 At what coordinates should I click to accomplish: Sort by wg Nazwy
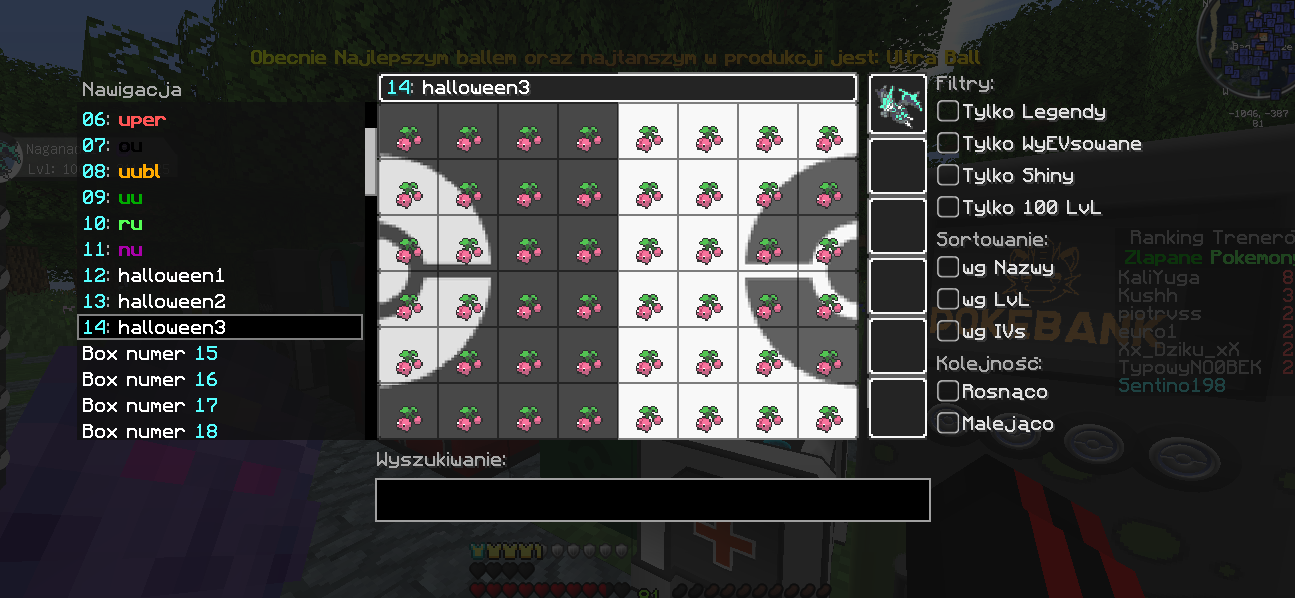pyautogui.click(x=948, y=267)
